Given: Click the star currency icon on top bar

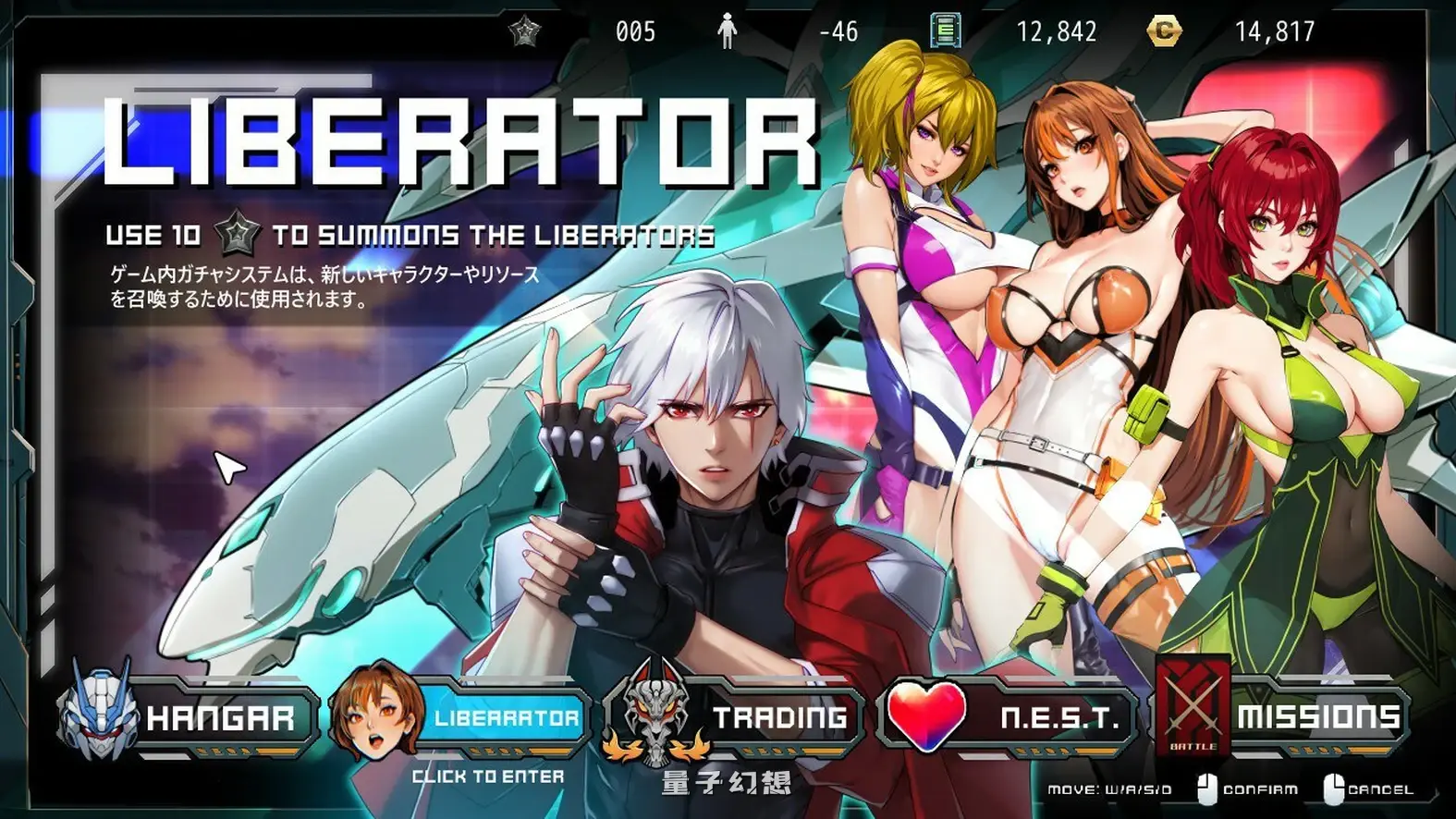Looking at the screenshot, I should click(x=523, y=31).
